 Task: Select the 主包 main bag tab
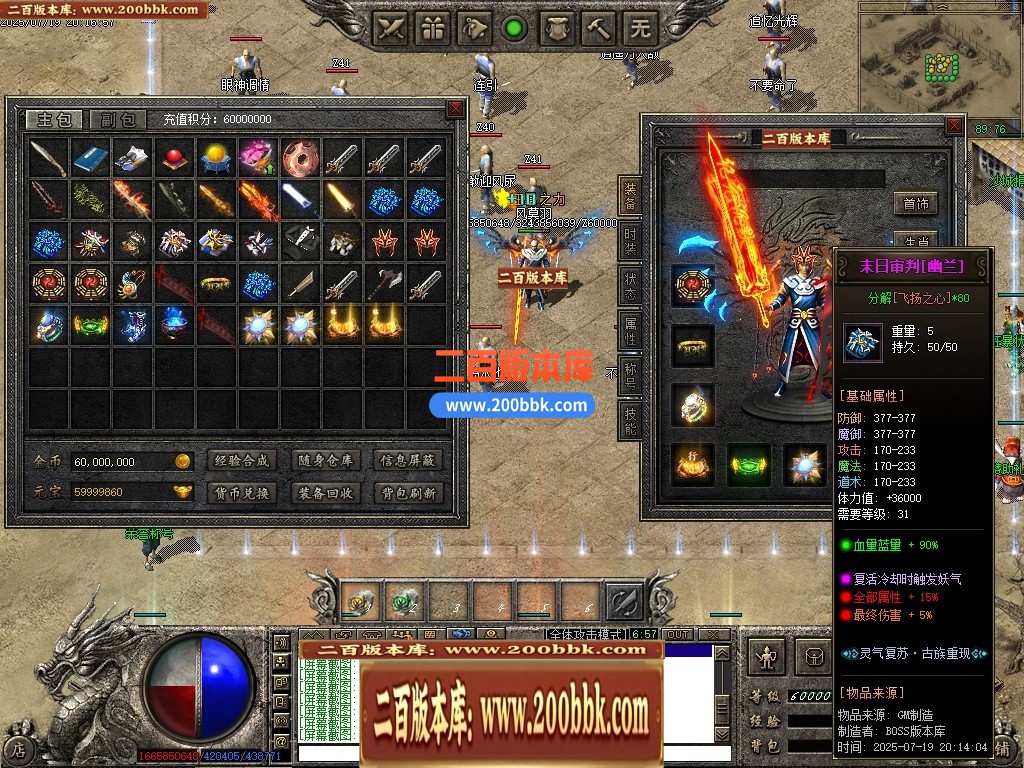[x=54, y=120]
